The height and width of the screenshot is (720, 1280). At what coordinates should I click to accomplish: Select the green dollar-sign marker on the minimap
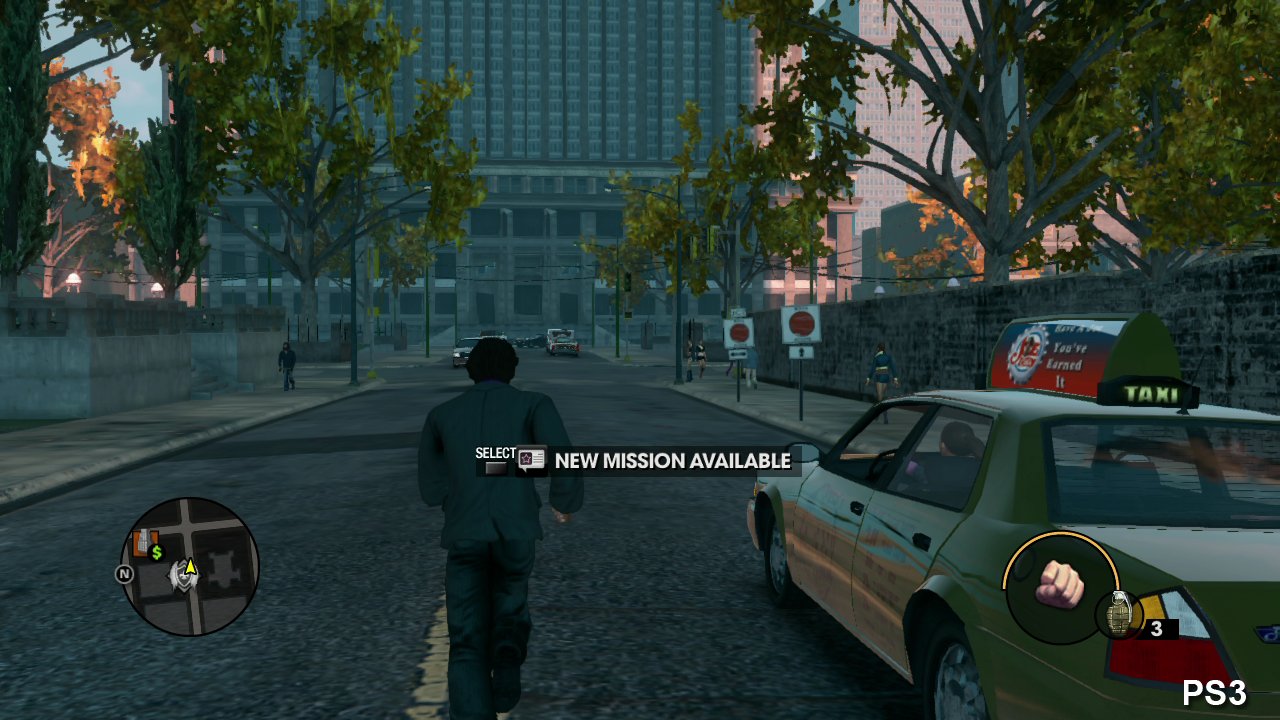pyautogui.click(x=156, y=552)
